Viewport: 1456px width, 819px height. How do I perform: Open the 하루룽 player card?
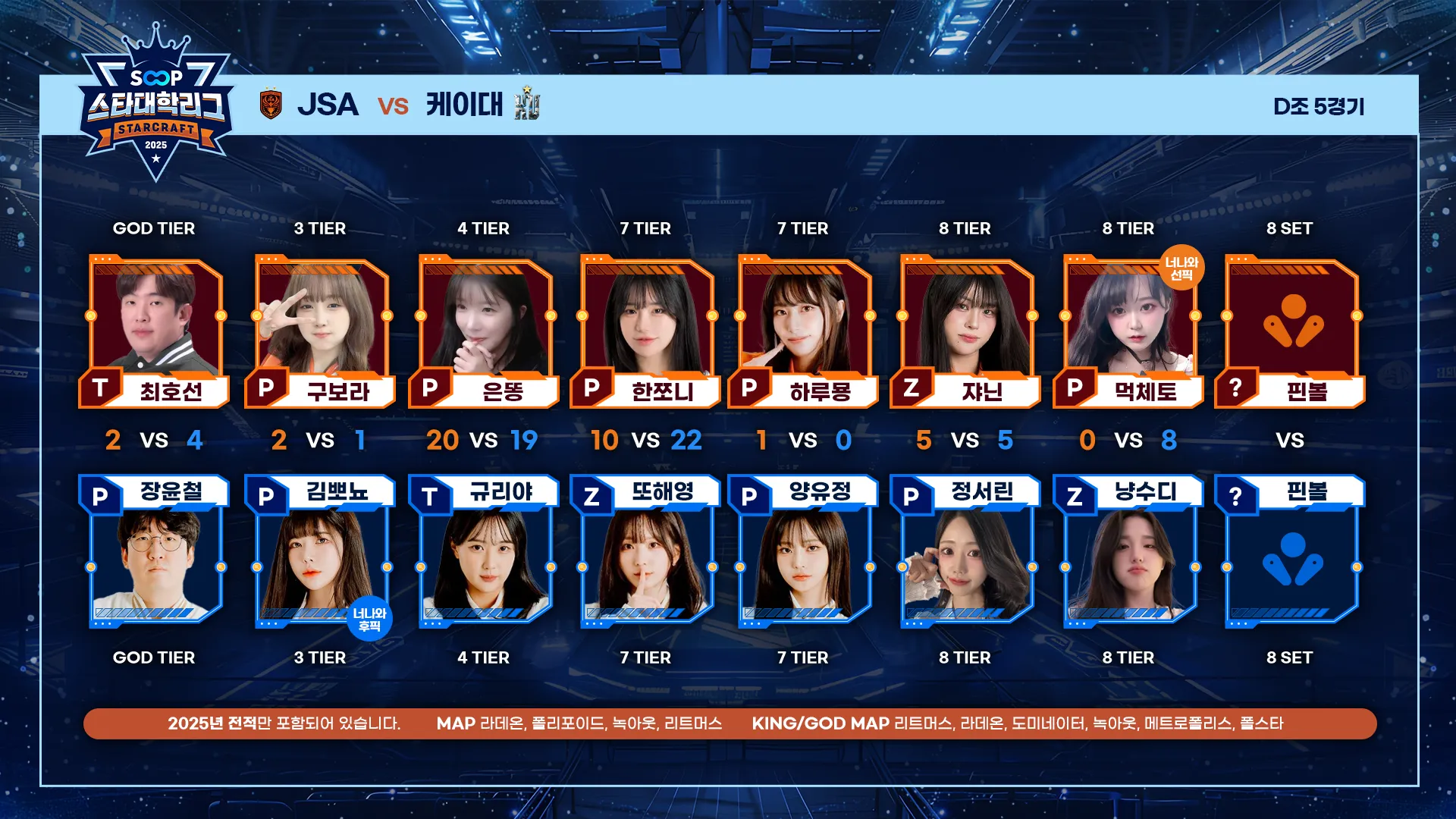804,330
